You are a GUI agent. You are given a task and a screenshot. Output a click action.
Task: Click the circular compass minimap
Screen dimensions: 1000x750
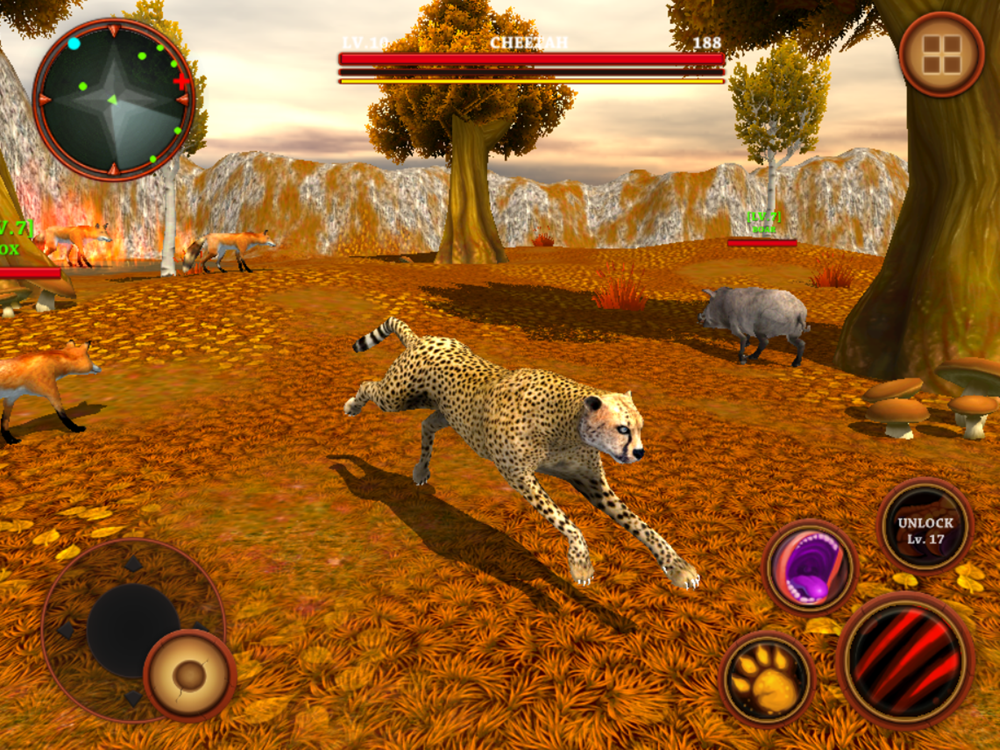tap(113, 99)
